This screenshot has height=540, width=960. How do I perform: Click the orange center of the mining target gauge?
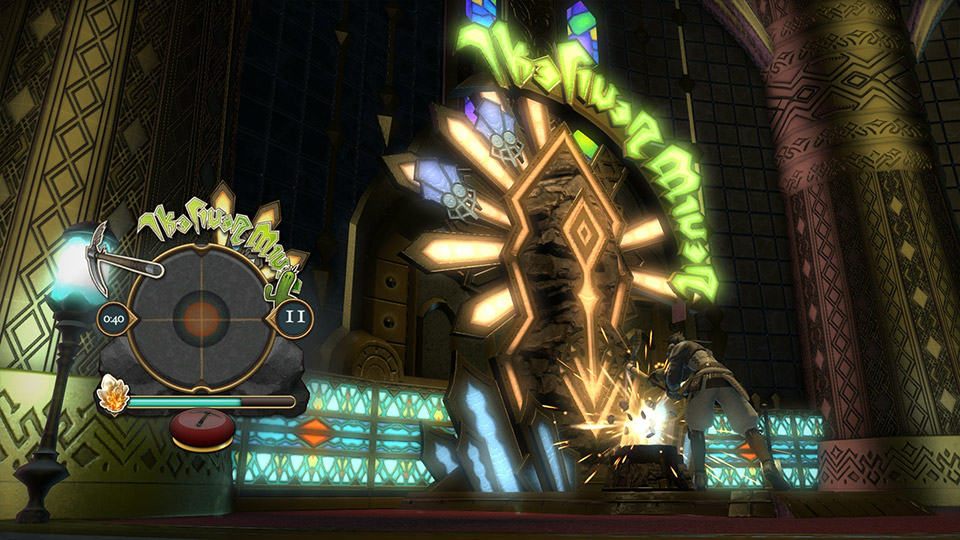tap(201, 319)
